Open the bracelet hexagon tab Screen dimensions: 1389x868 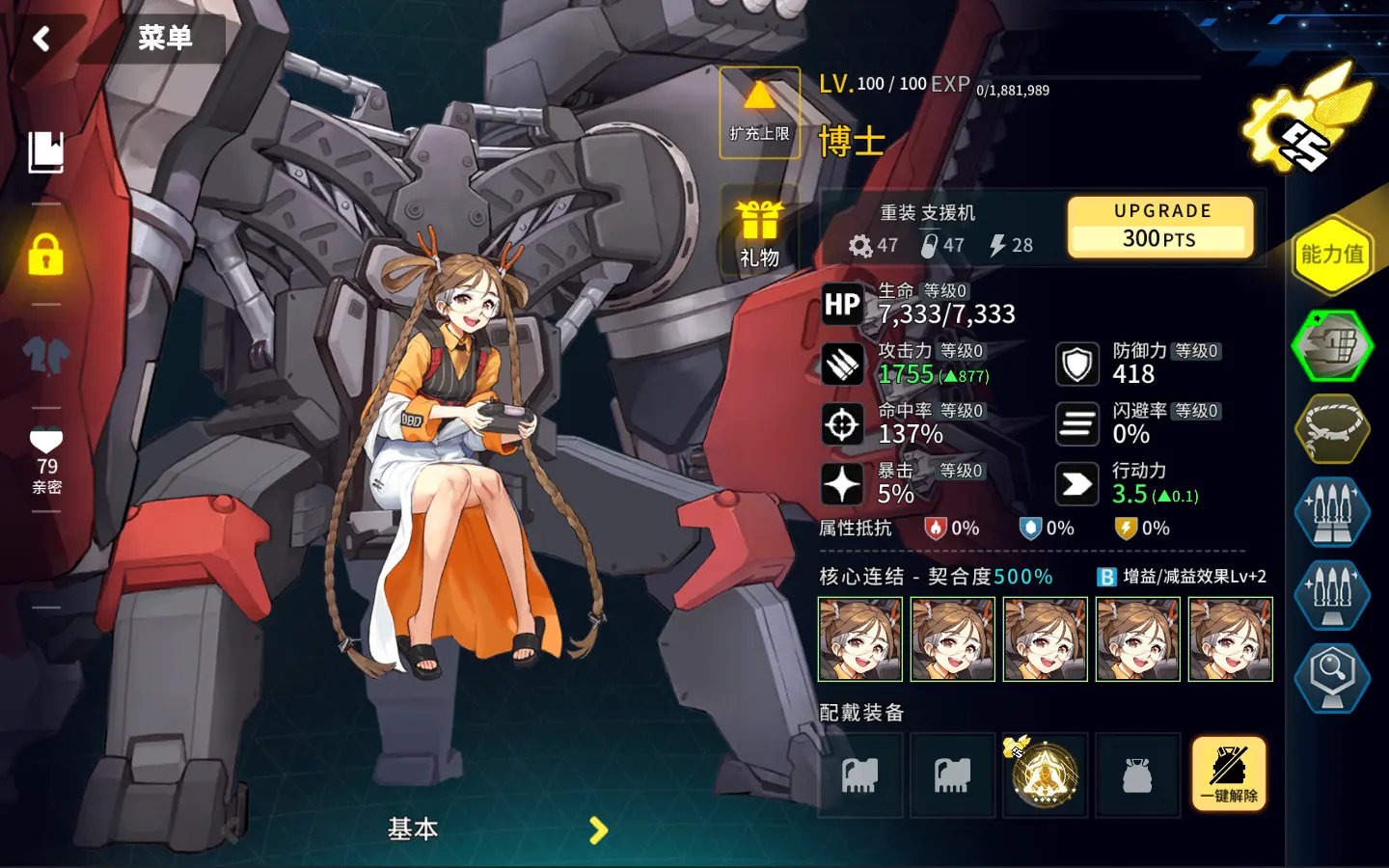point(1331,428)
